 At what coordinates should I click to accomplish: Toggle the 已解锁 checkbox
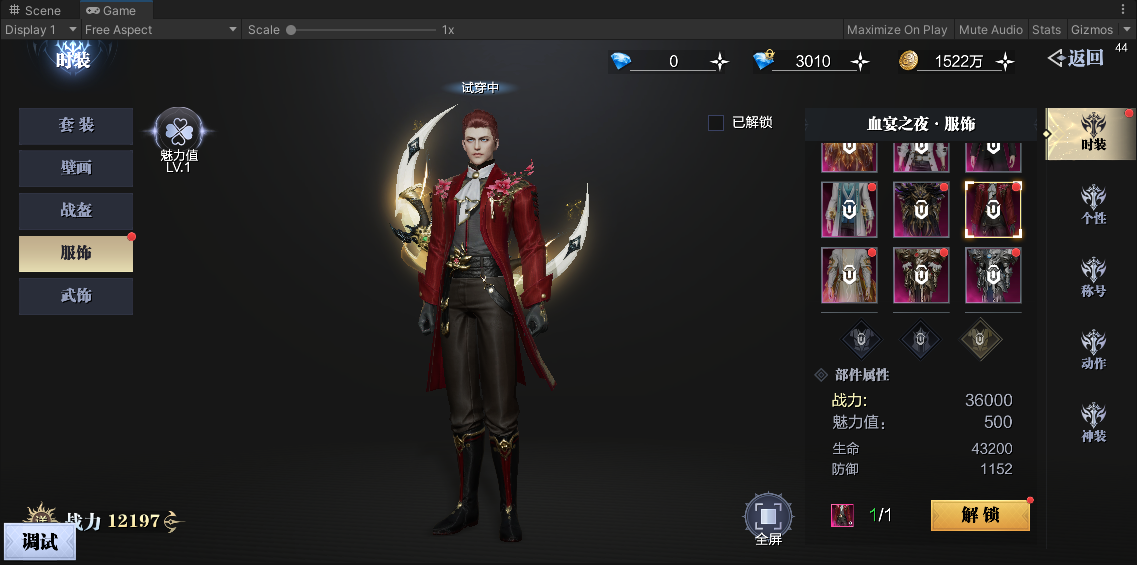pos(716,123)
